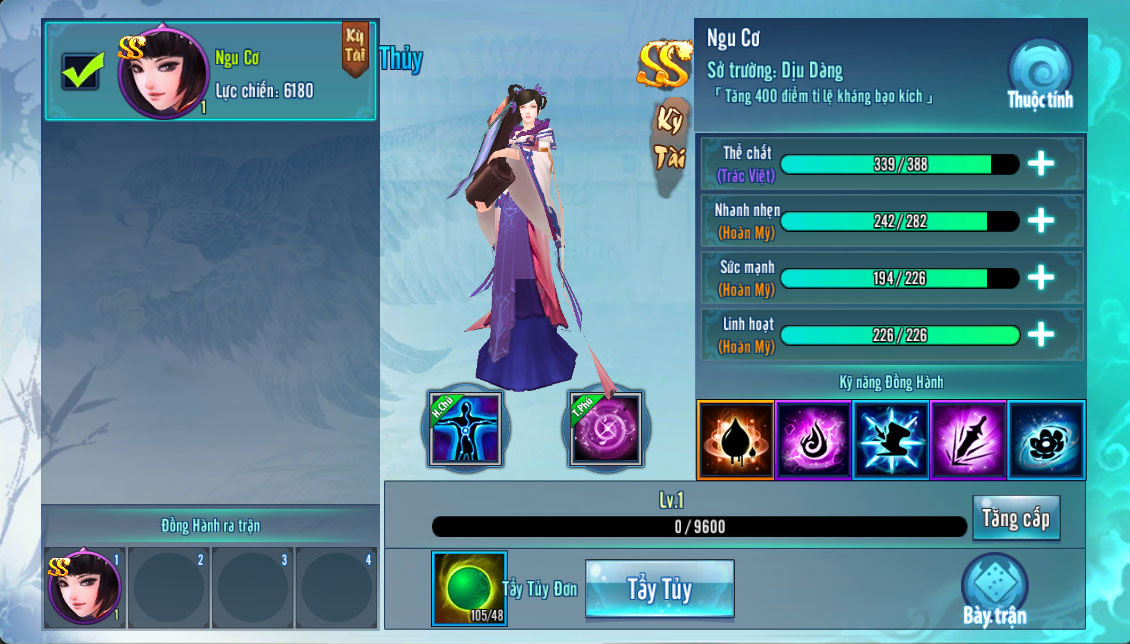Pick the purple falling dagger skill

point(968,440)
